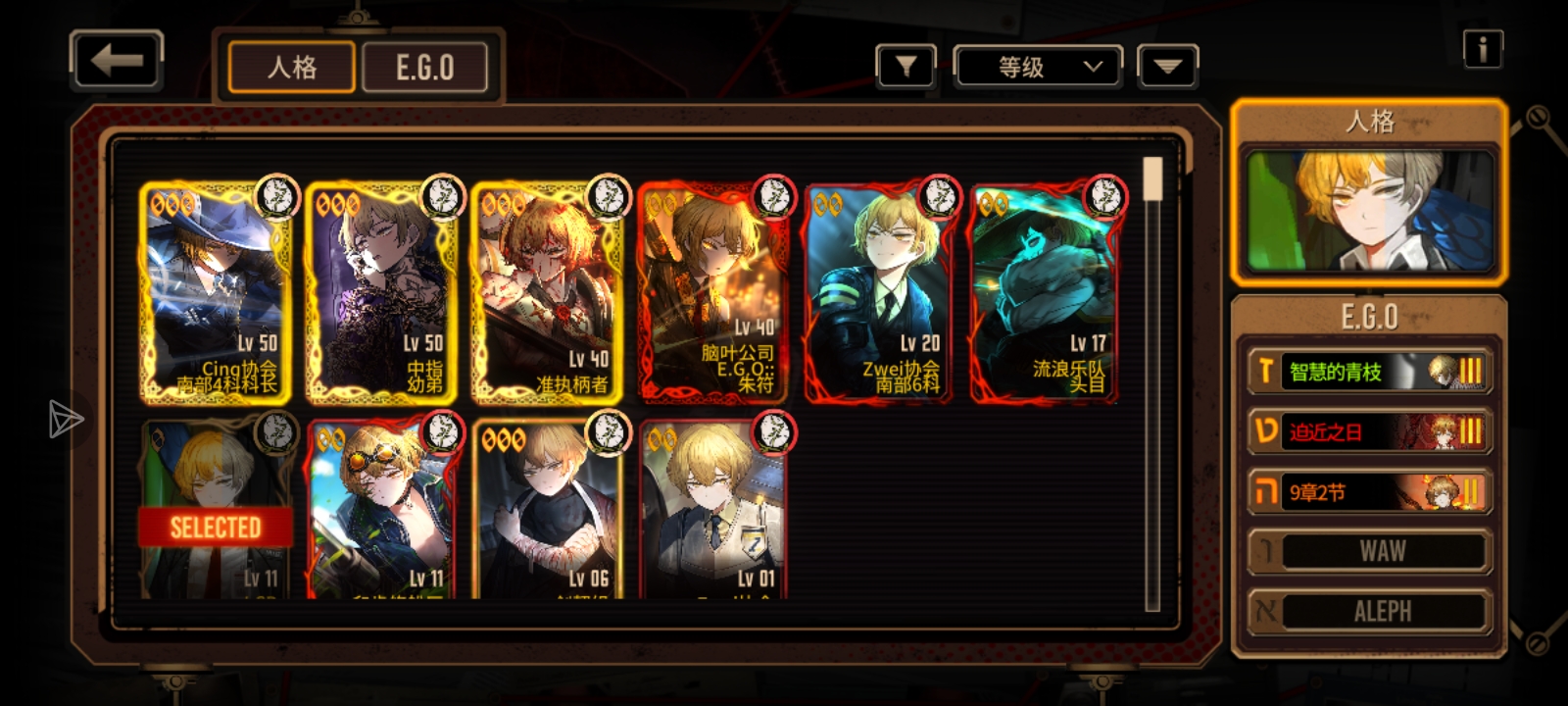Open the 智慧的青枝 E.G.O slot
This screenshot has width=1568, height=706.
click(1369, 372)
